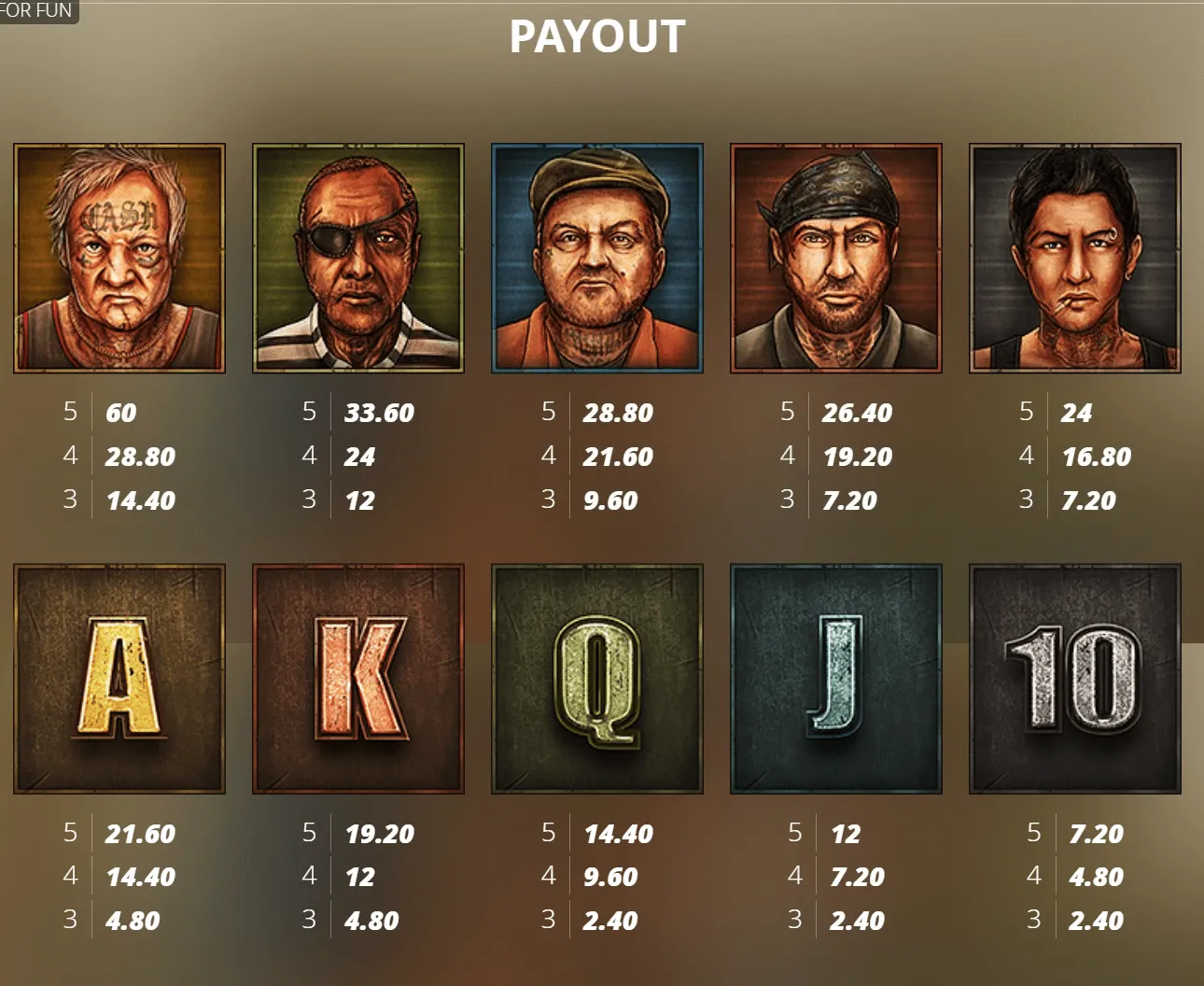
Task: Click the King's 4.80 payout row
Action: pos(371,921)
